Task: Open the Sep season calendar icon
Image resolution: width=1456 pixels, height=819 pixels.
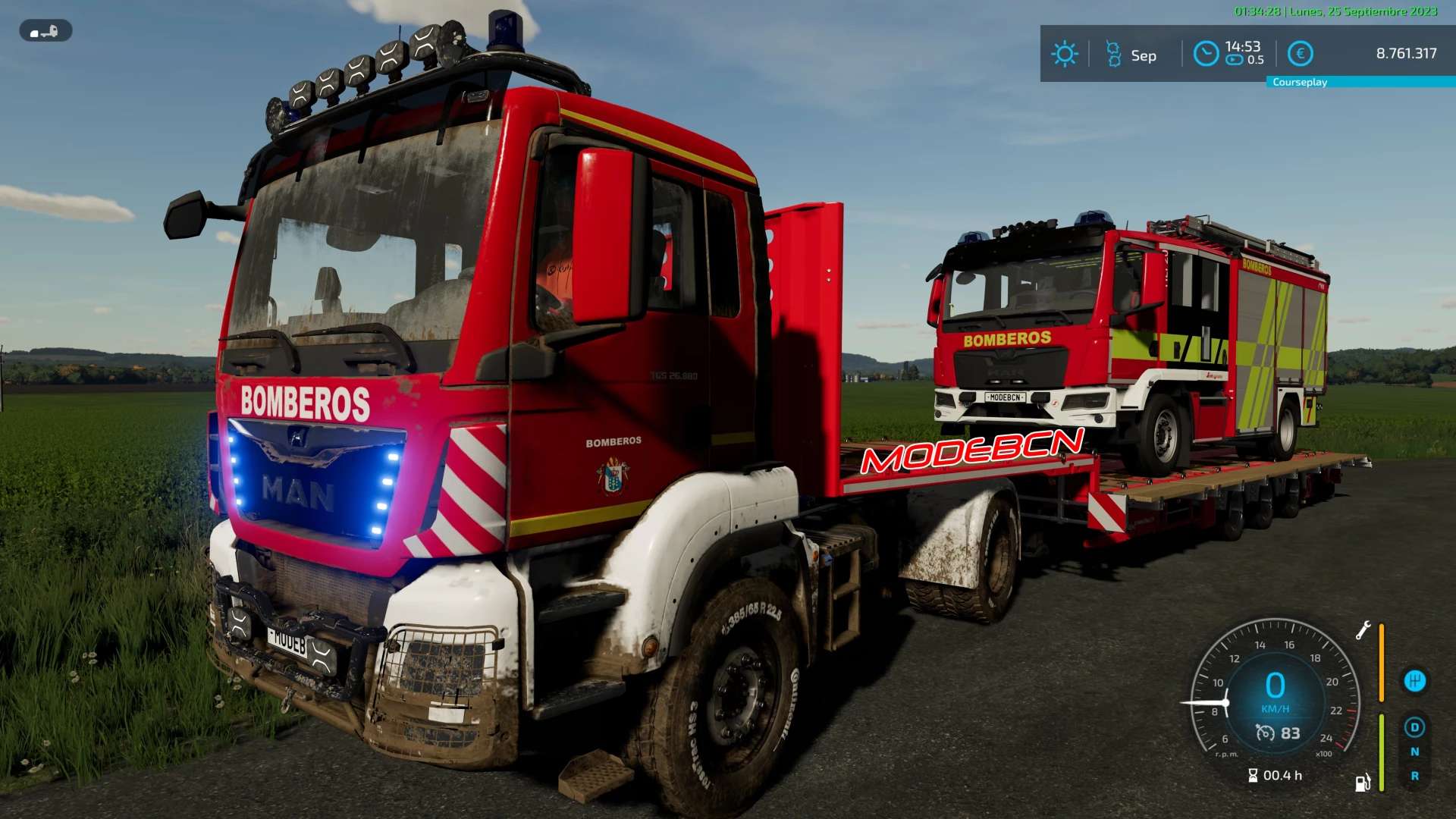Action: point(1113,55)
